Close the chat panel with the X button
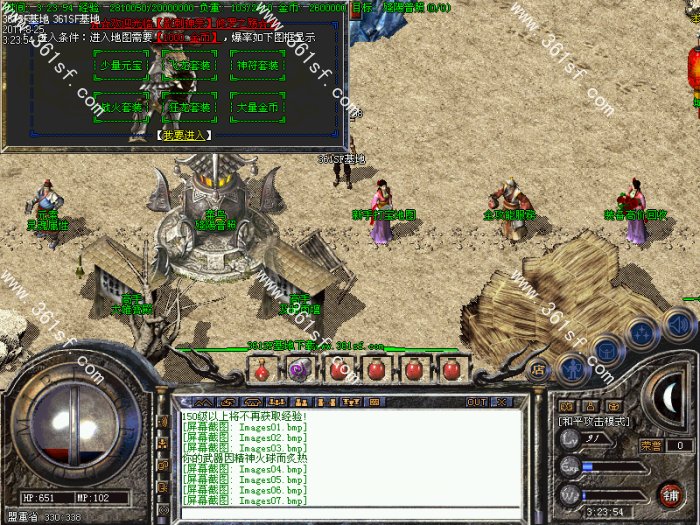 pos(501,401)
